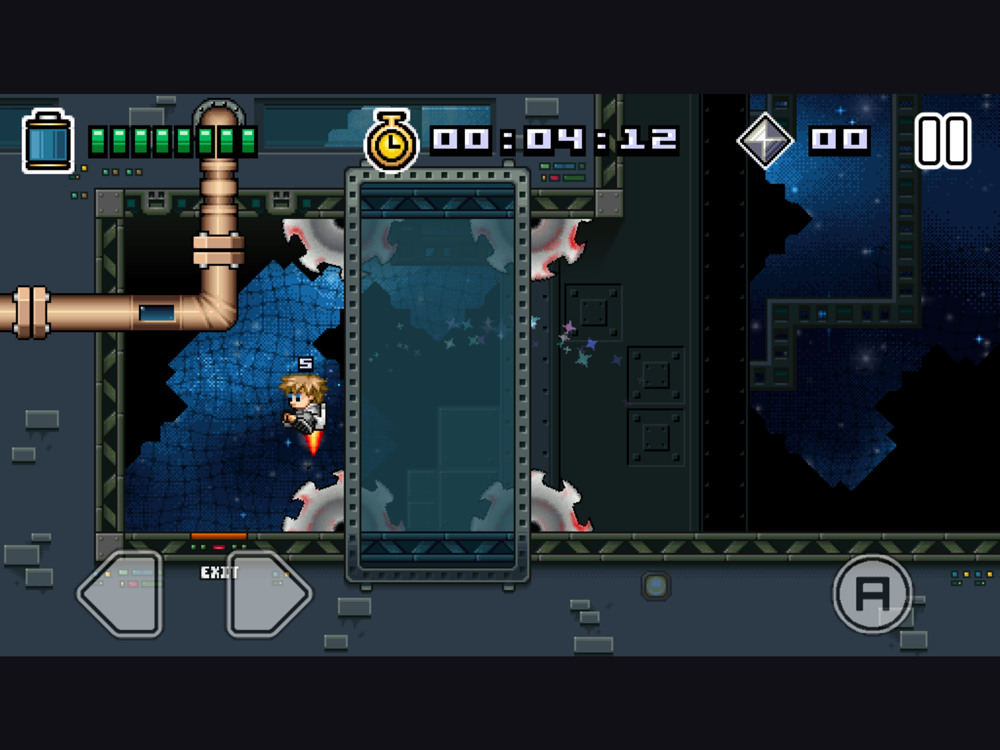Pause the game with the pause button
1000x750 pixels.
[943, 141]
